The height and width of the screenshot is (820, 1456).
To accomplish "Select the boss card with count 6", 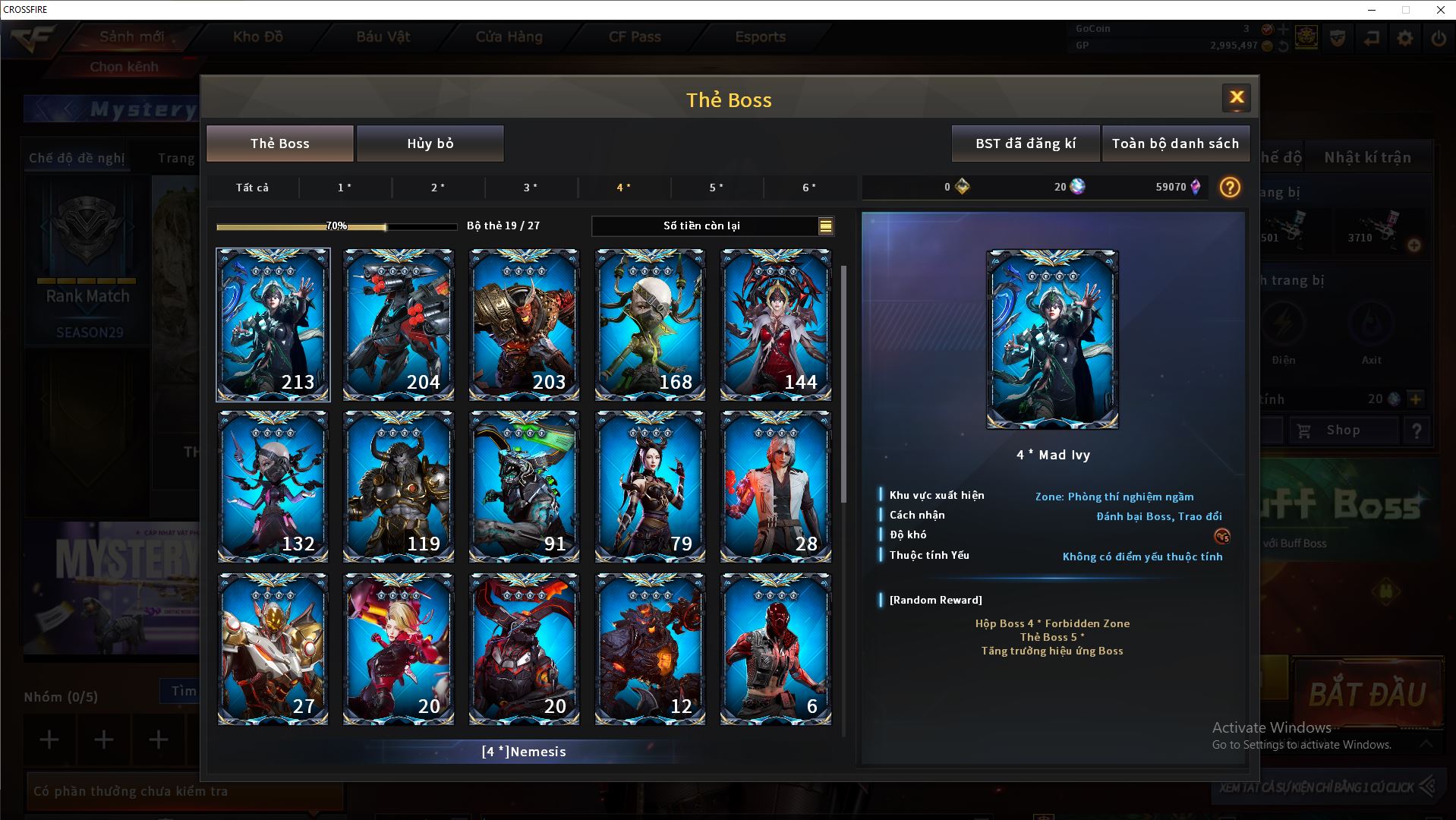I will [x=775, y=649].
